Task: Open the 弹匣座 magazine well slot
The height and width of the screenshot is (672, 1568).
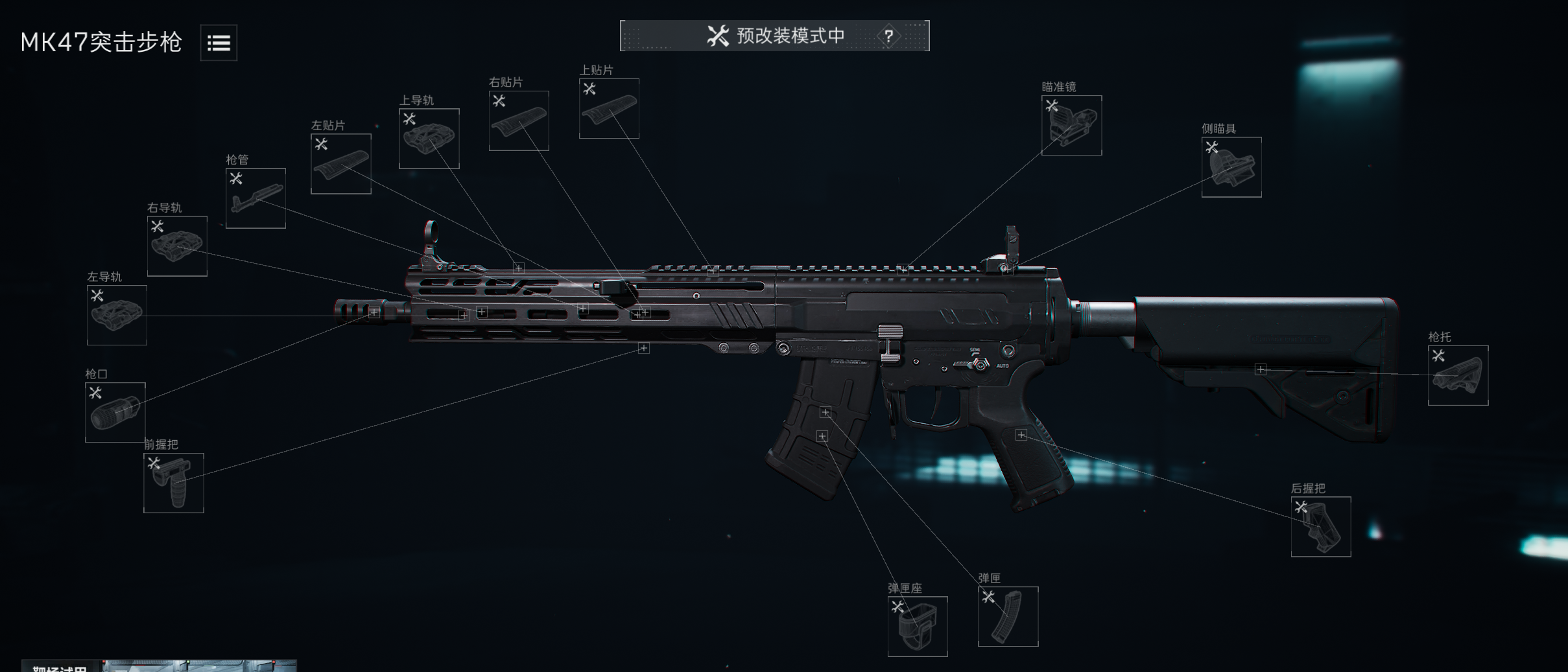Action: [x=918, y=627]
